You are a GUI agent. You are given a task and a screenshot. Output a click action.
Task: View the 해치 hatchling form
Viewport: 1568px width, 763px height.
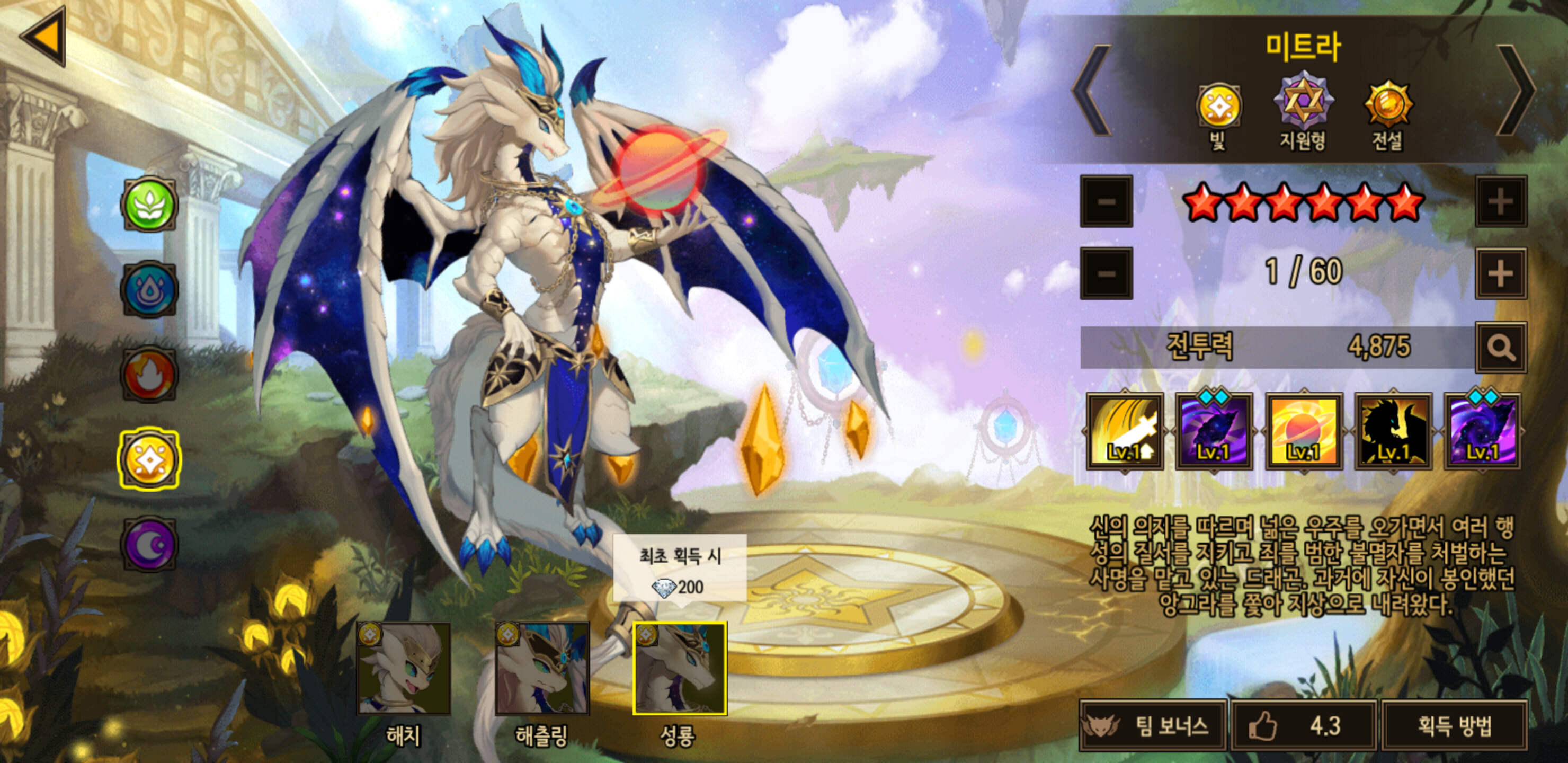pos(404,669)
